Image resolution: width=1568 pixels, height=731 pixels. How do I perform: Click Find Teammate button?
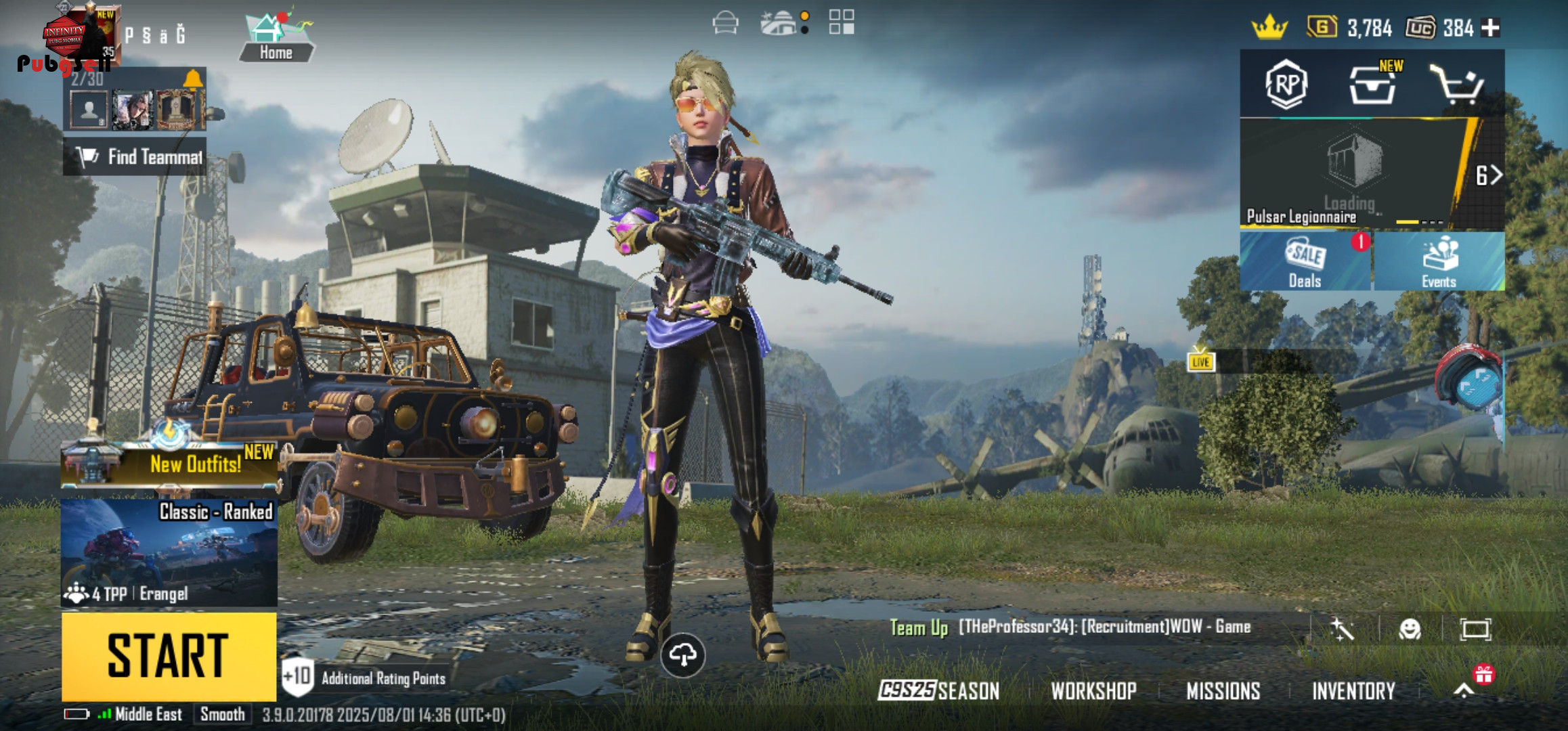[135, 157]
